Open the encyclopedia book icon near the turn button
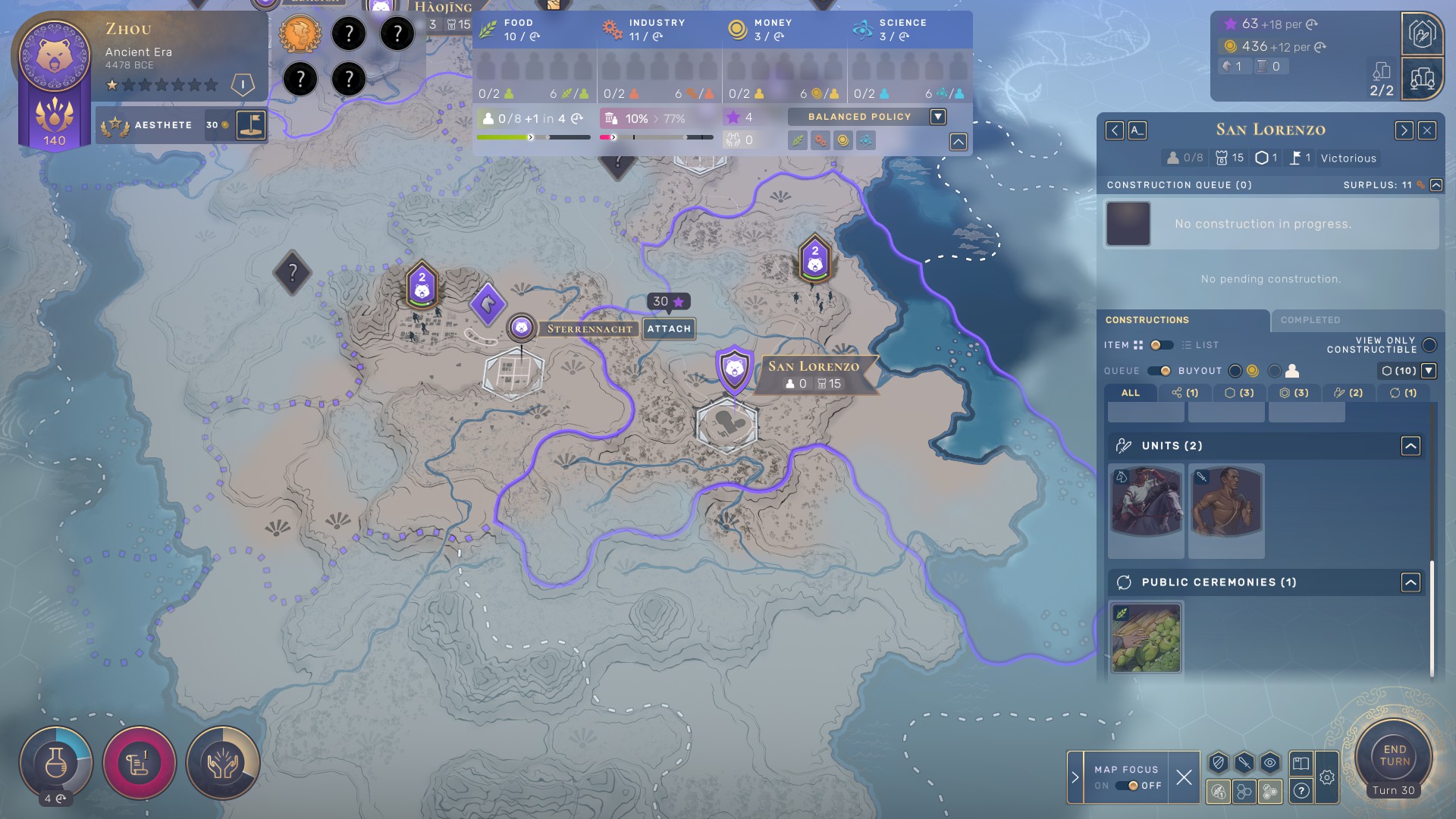1456x819 pixels. pos(1301,764)
